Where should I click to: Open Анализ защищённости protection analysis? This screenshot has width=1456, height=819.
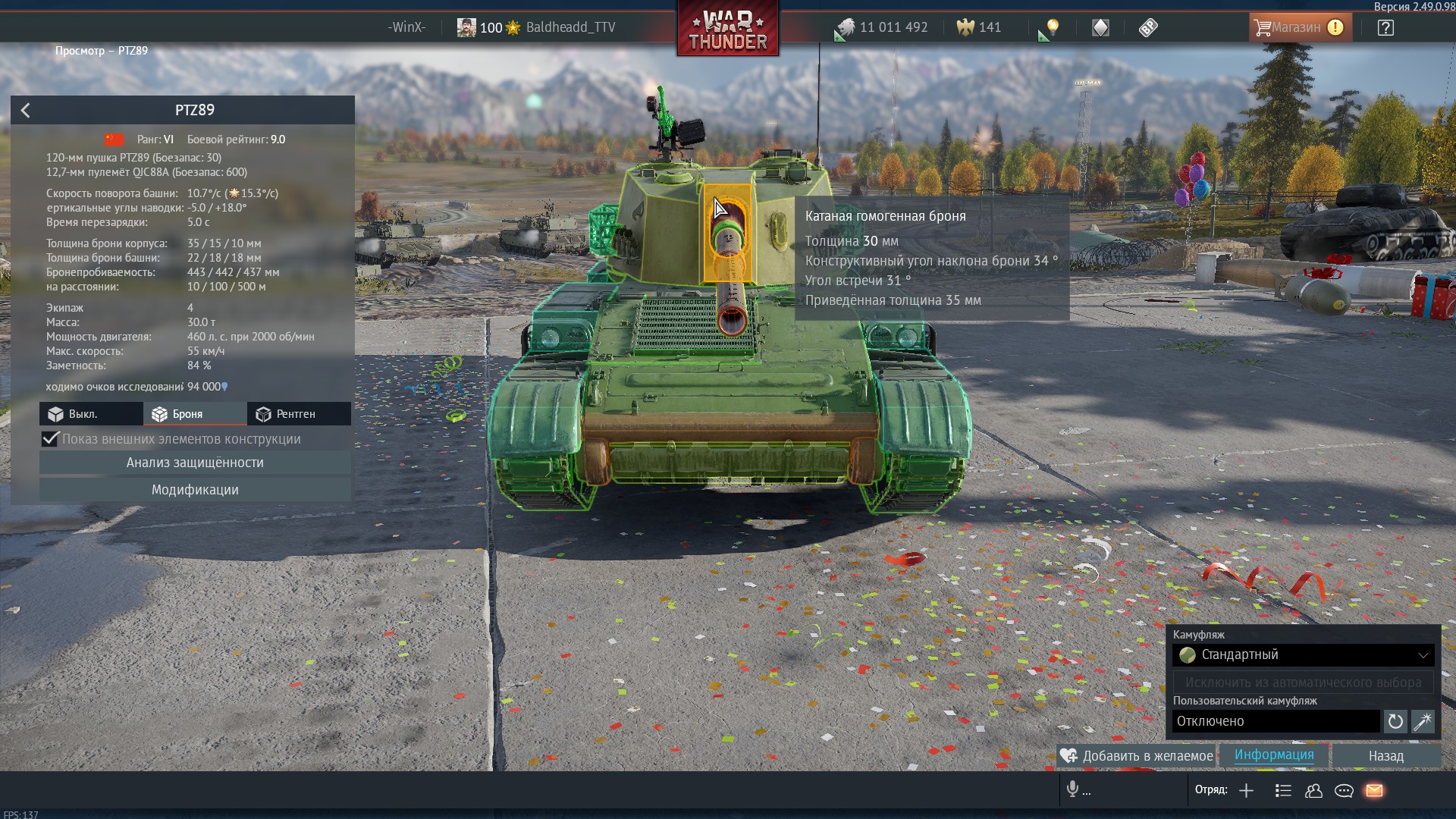click(195, 463)
